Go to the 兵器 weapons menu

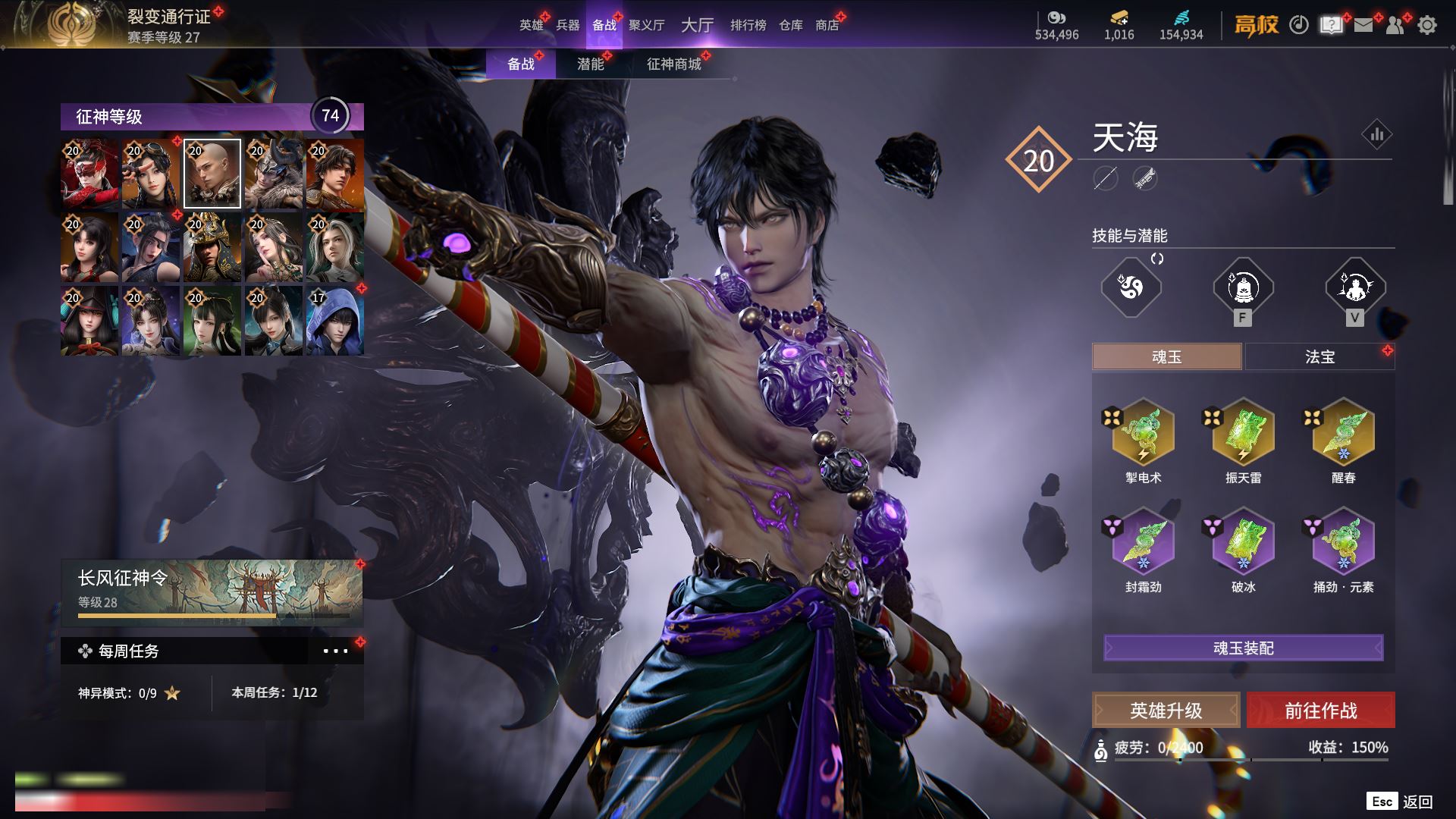(567, 25)
